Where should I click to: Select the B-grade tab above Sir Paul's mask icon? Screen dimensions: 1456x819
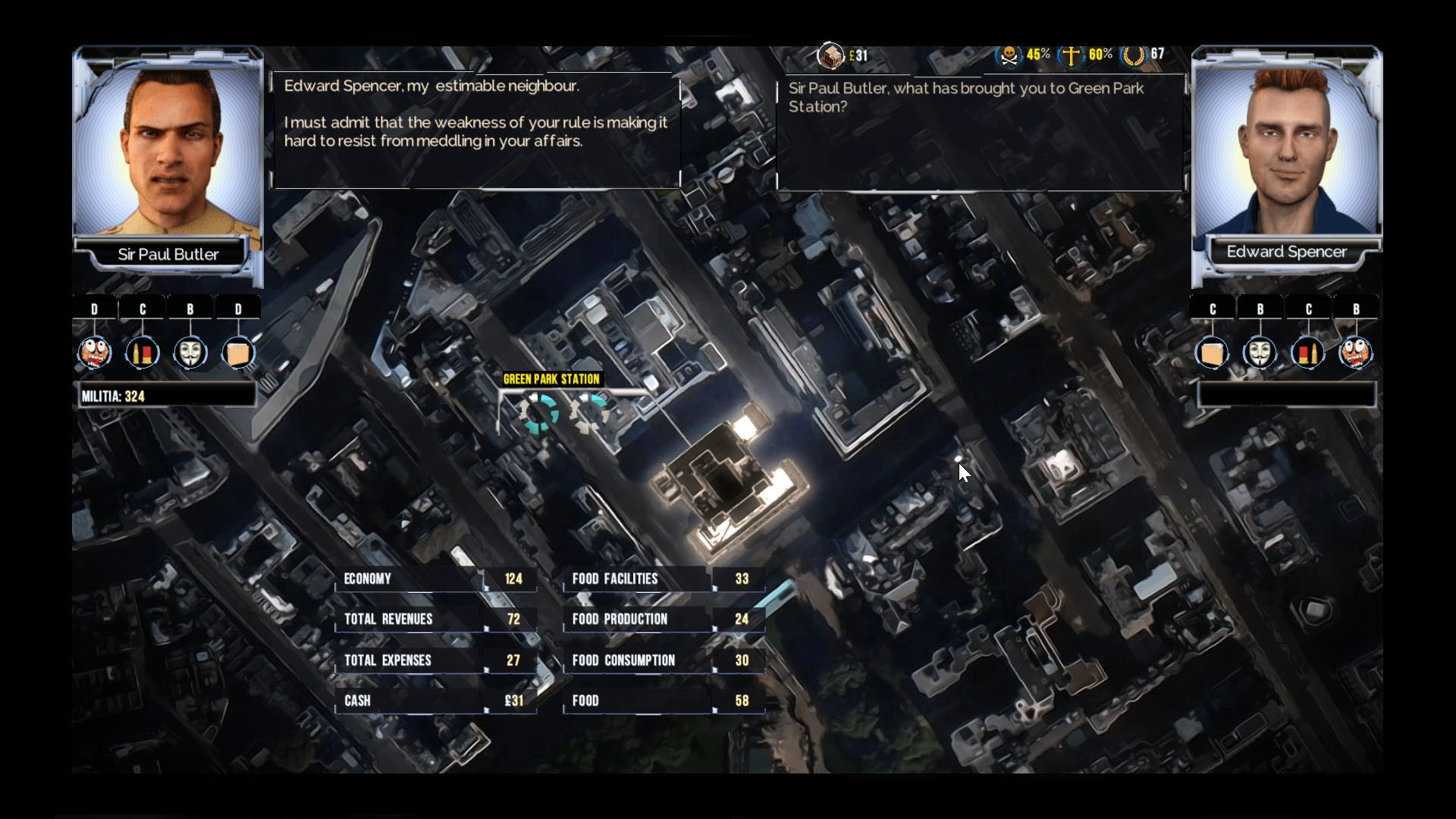point(190,308)
